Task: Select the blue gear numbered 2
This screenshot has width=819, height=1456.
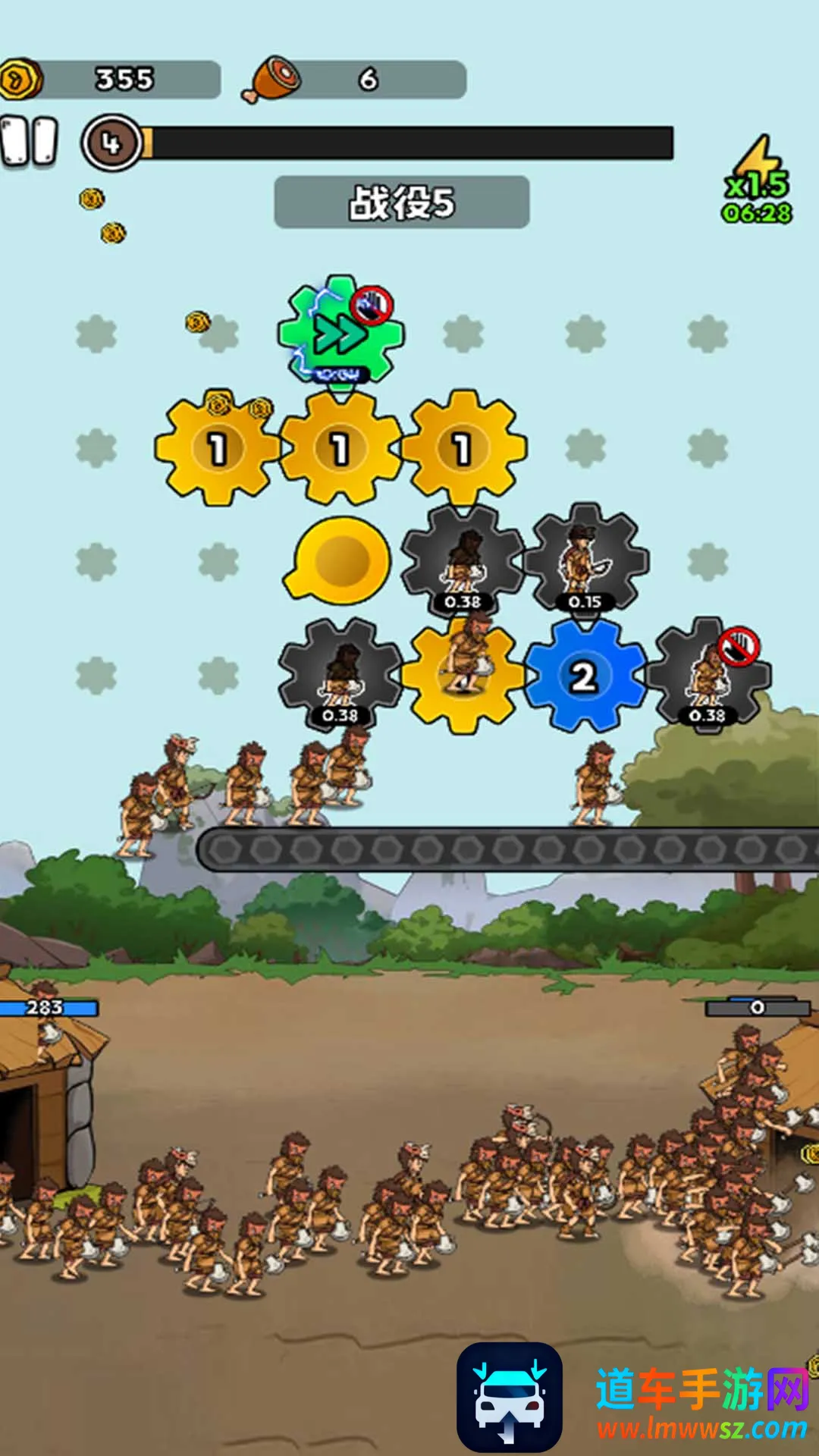Action: 583,676
